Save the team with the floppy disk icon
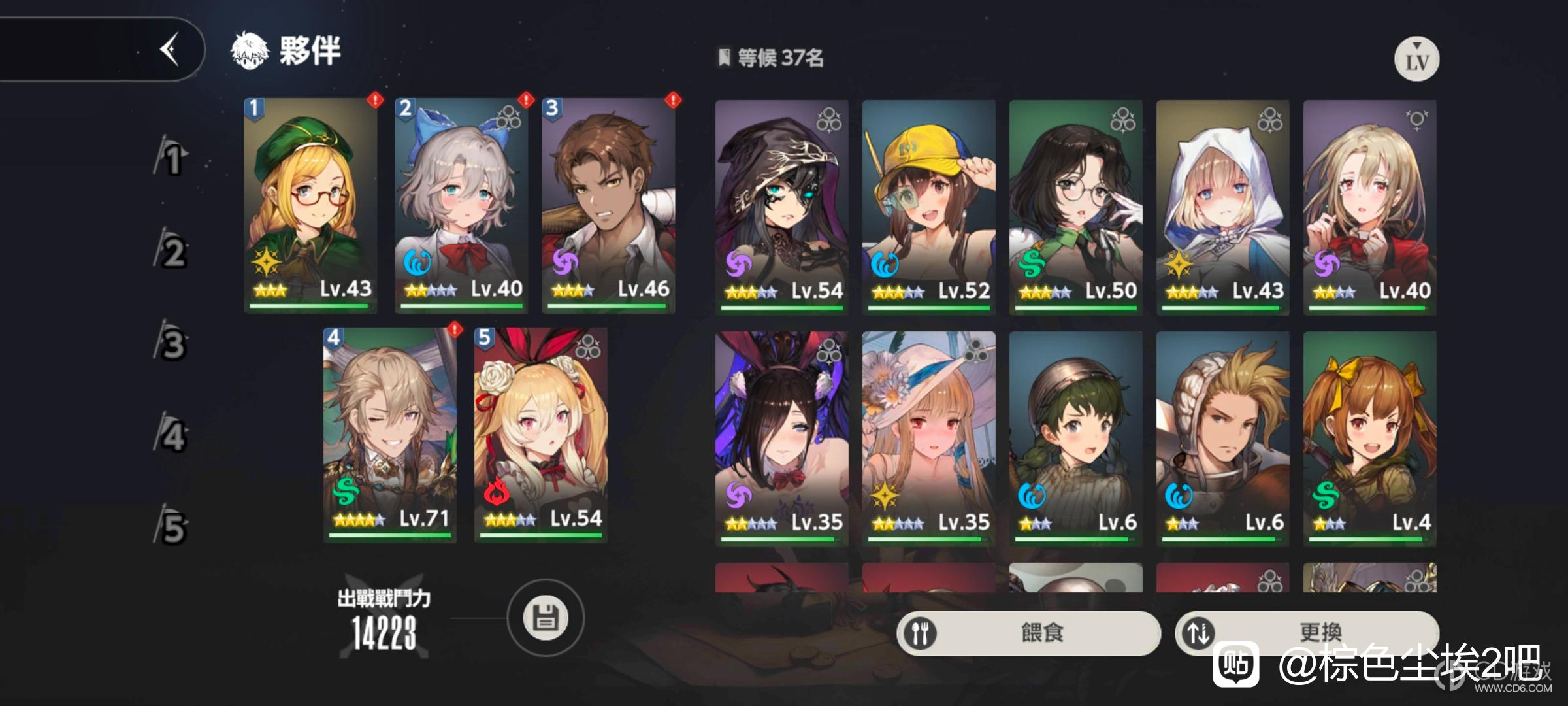Image resolution: width=1568 pixels, height=706 pixels. (546, 618)
